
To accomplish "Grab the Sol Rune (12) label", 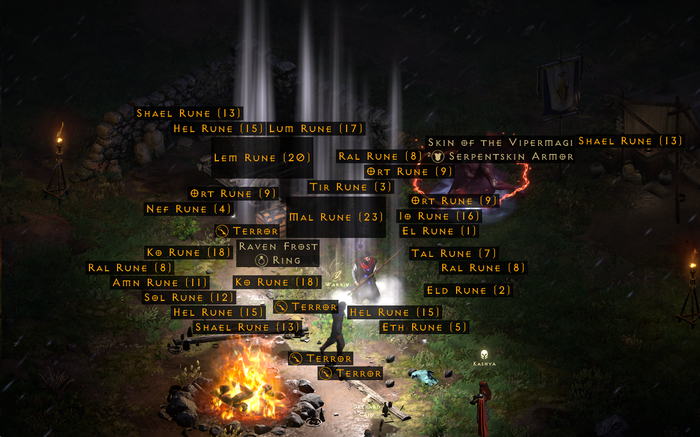I will [x=188, y=297].
